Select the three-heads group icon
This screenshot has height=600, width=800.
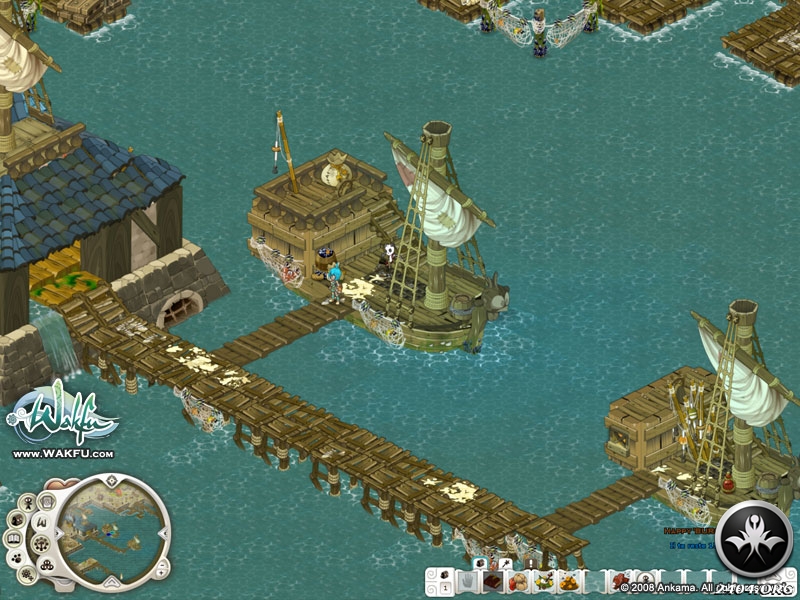[x=47, y=565]
